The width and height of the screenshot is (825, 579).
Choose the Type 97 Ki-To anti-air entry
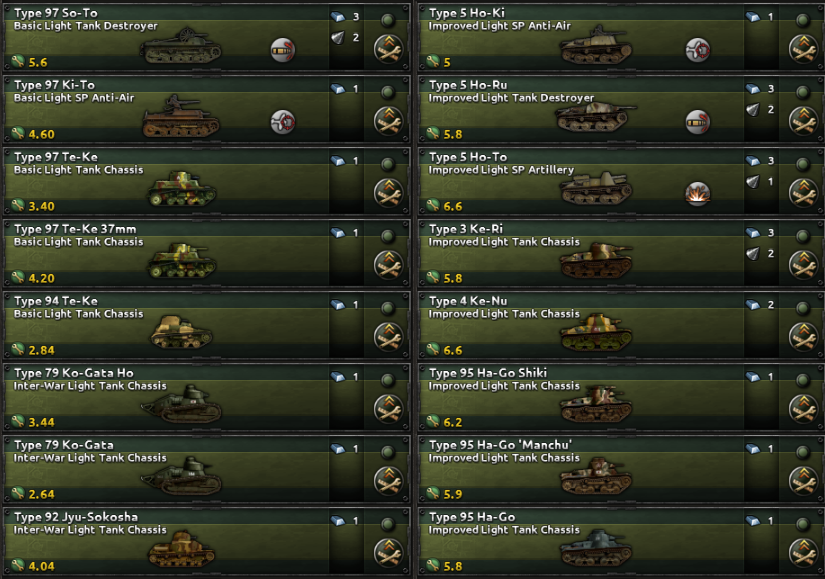(x=170, y=110)
